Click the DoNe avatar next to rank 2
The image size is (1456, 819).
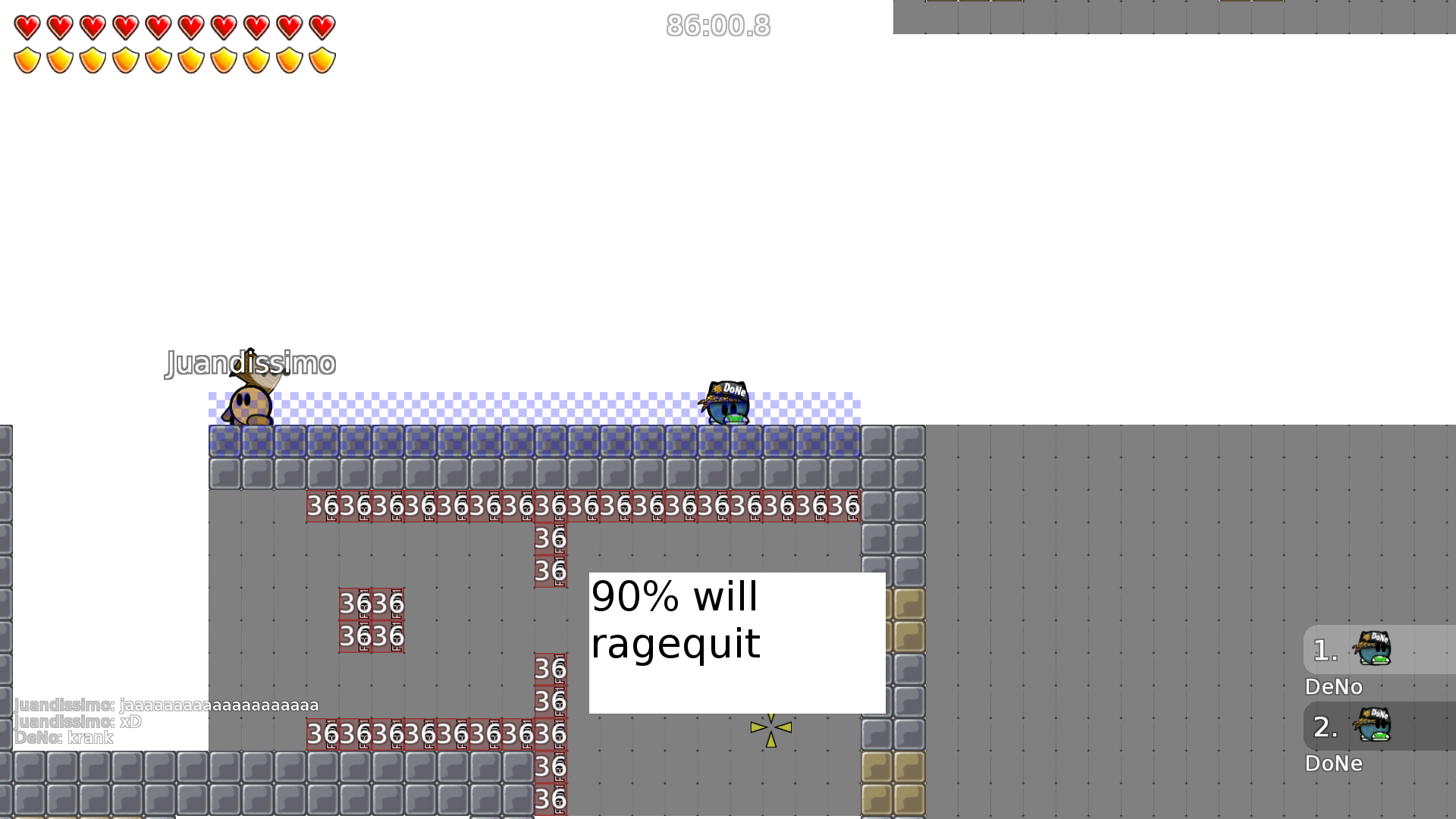coord(1376,726)
